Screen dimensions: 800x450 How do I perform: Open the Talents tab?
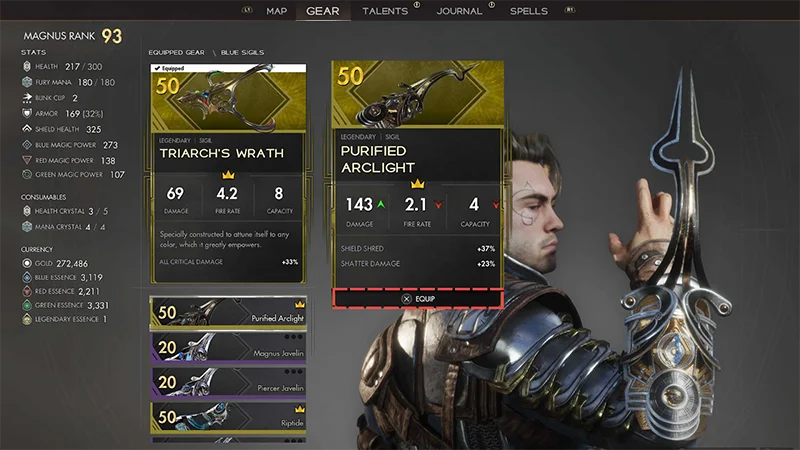[x=385, y=11]
